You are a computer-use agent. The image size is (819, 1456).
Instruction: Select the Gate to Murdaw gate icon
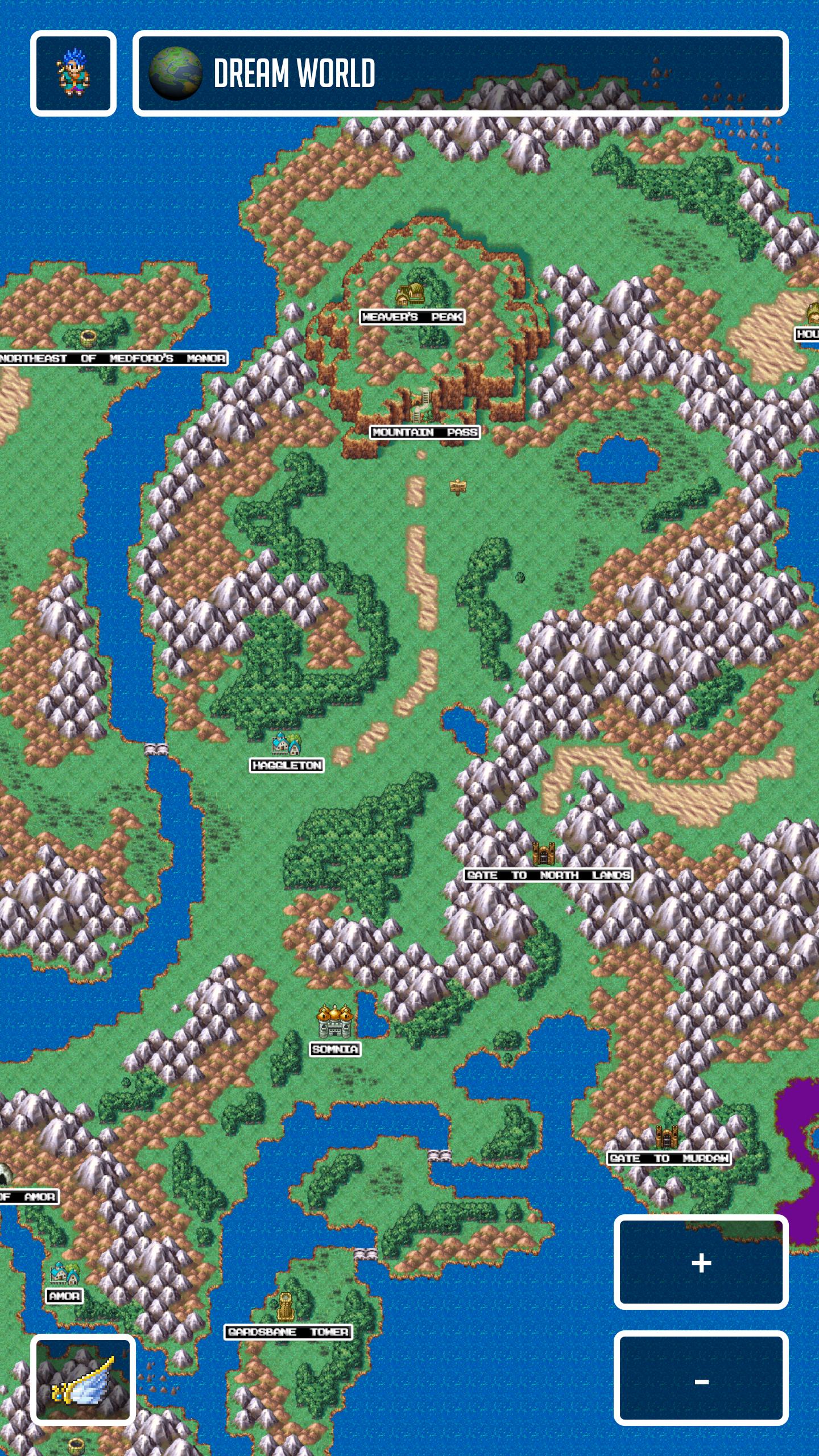(666, 1136)
